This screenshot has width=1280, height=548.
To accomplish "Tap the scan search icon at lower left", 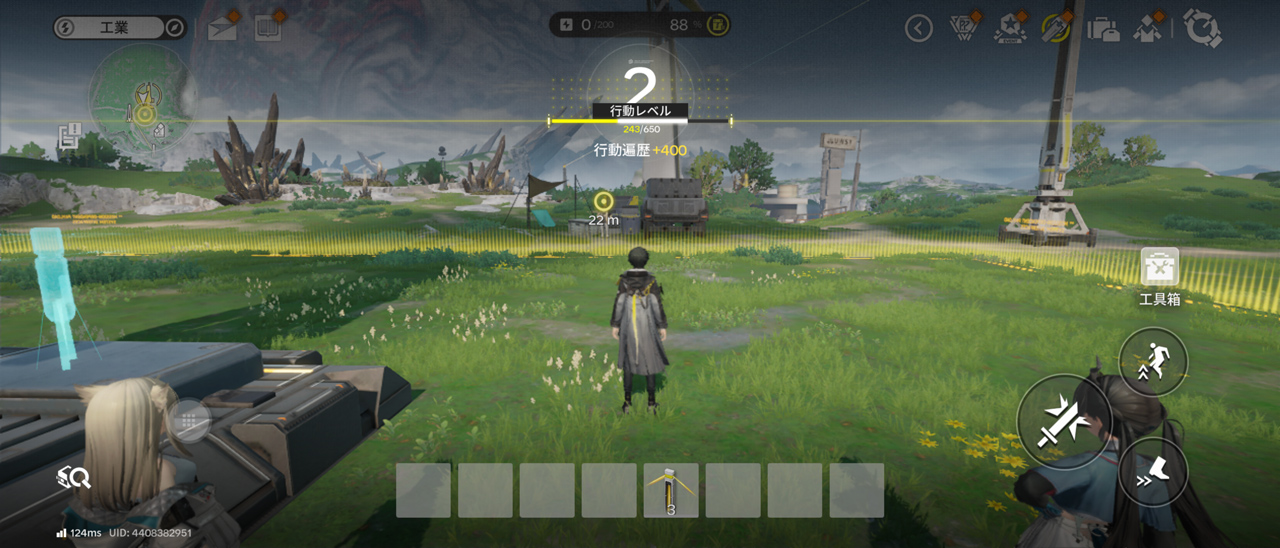I will pos(75,478).
